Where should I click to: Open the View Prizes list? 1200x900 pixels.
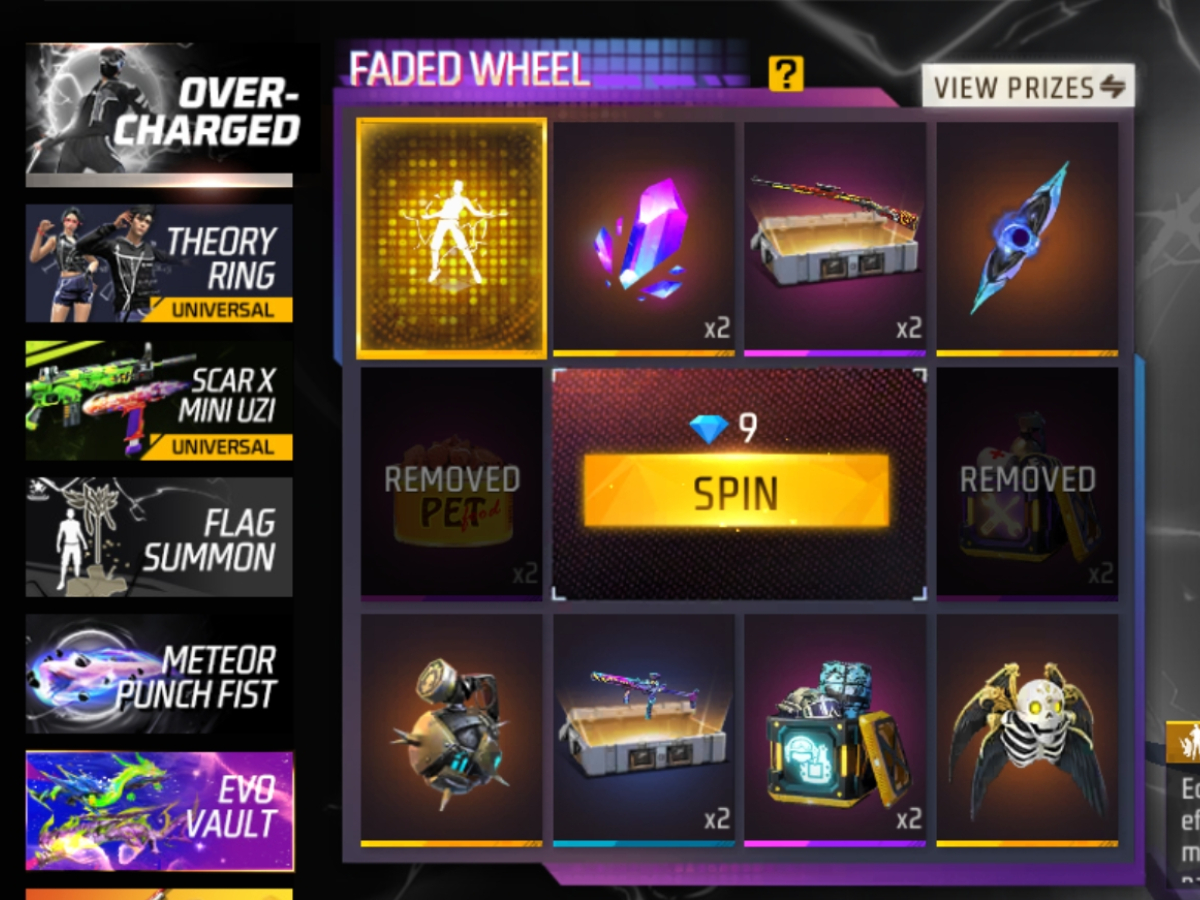[1028, 87]
